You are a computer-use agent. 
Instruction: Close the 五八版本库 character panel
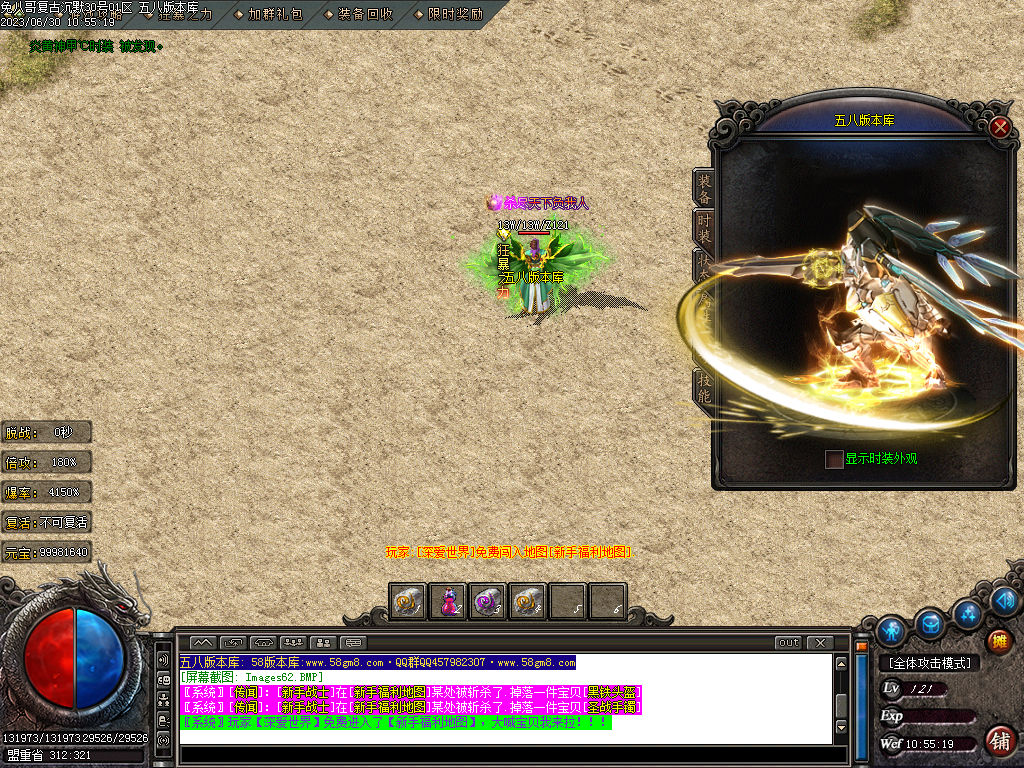tap(999, 127)
